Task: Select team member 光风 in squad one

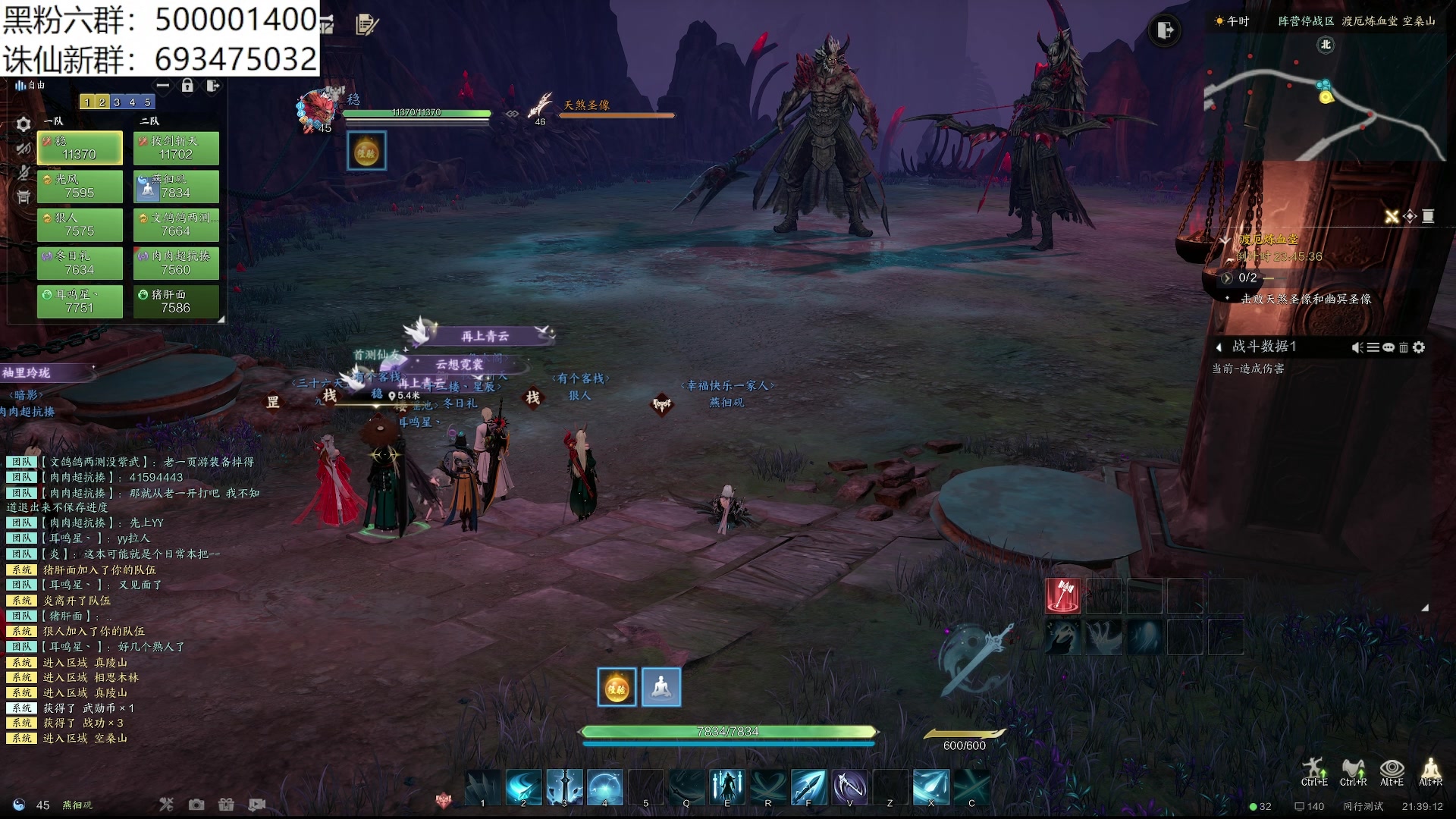Action: (80, 187)
